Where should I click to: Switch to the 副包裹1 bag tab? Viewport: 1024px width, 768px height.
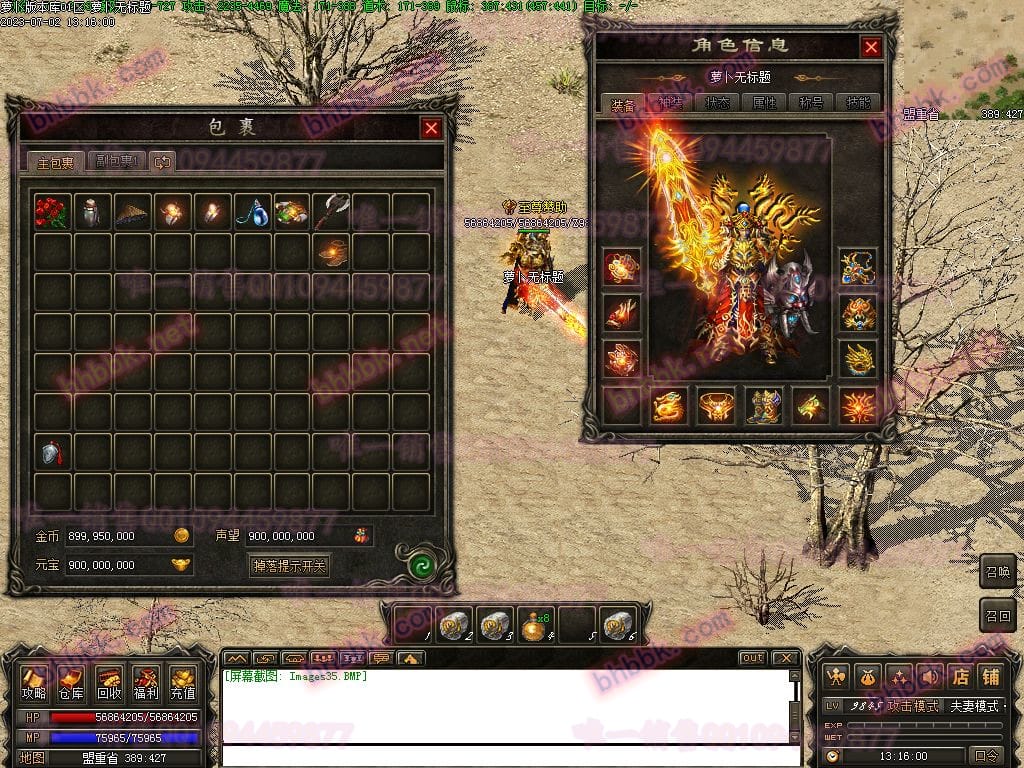tap(116, 161)
